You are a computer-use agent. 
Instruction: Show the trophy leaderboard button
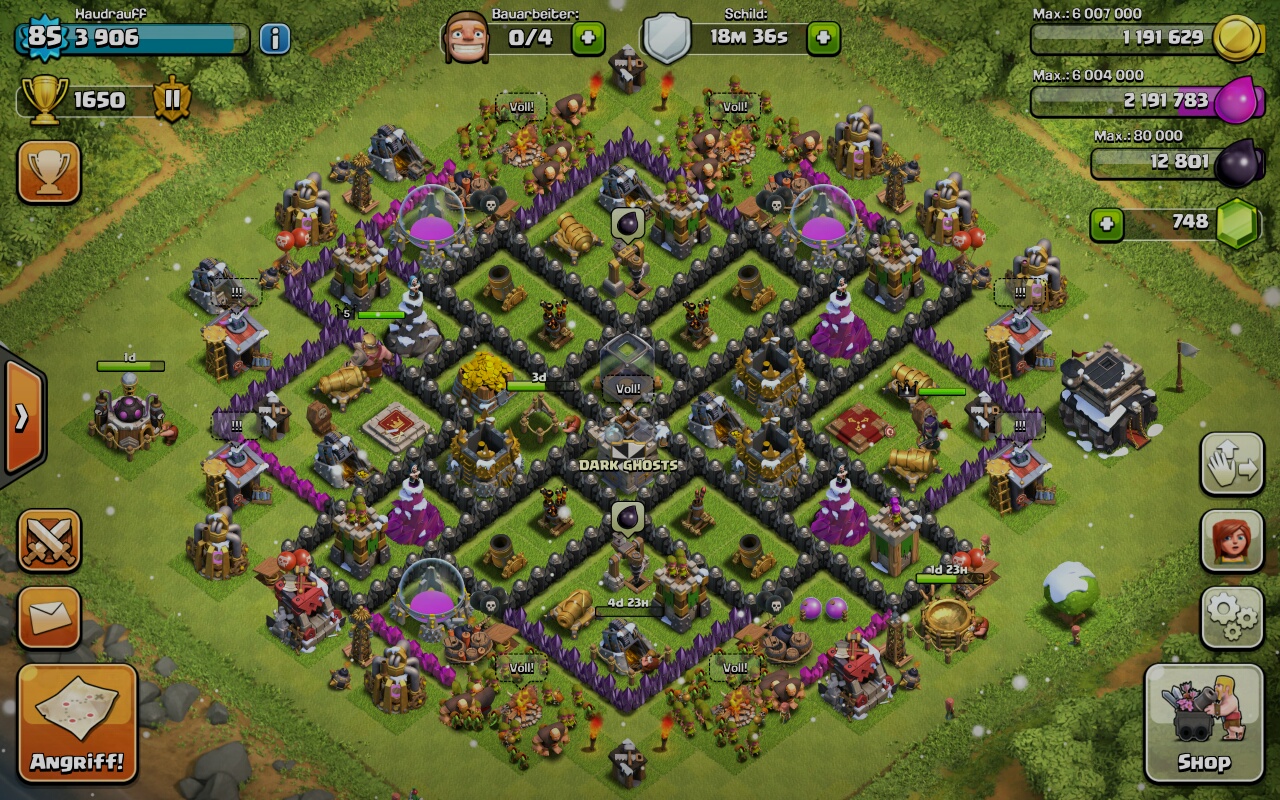pyautogui.click(x=49, y=172)
